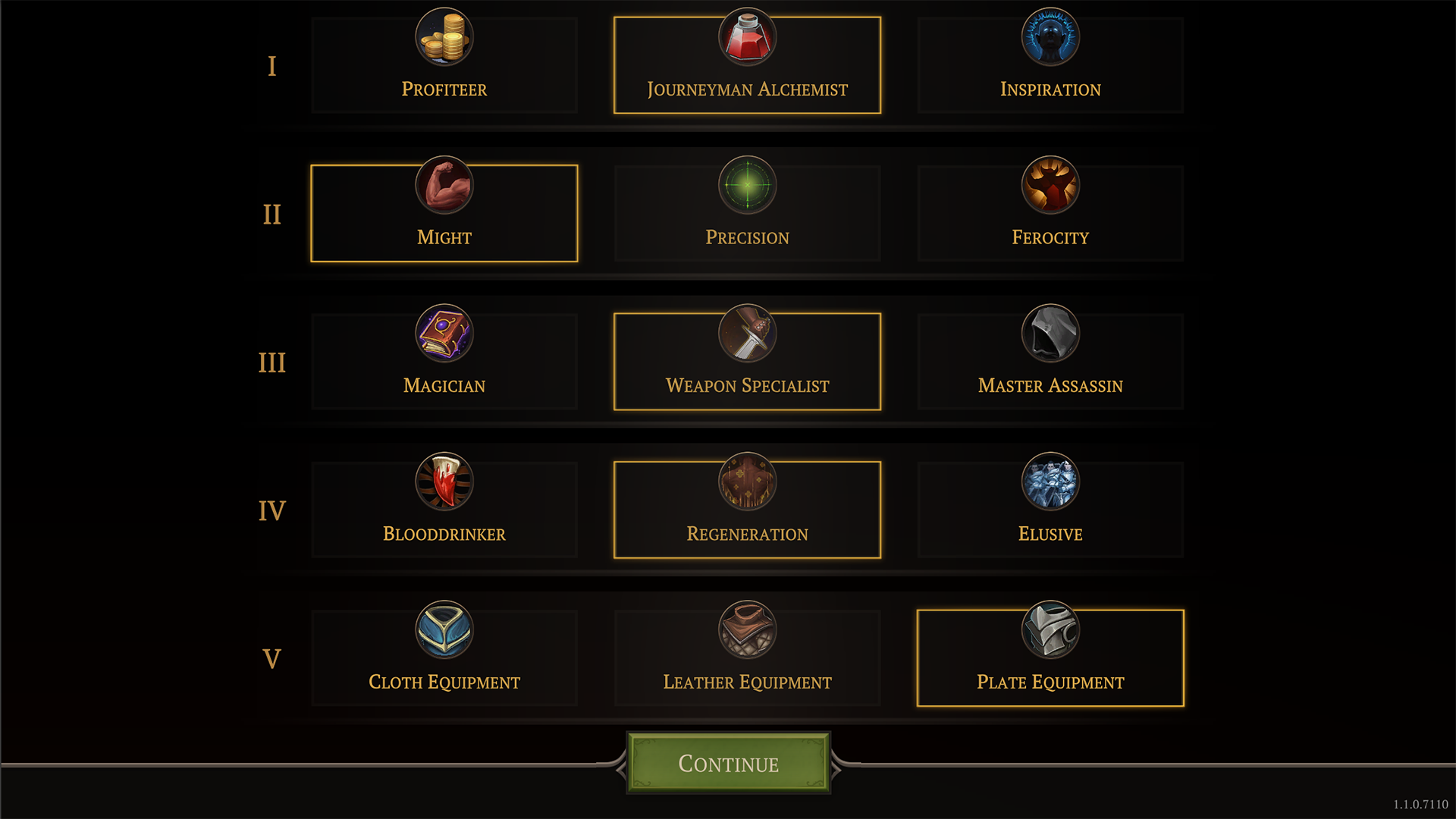Click the Ferocity perk icon
The width and height of the screenshot is (1456, 819).
1050,186
